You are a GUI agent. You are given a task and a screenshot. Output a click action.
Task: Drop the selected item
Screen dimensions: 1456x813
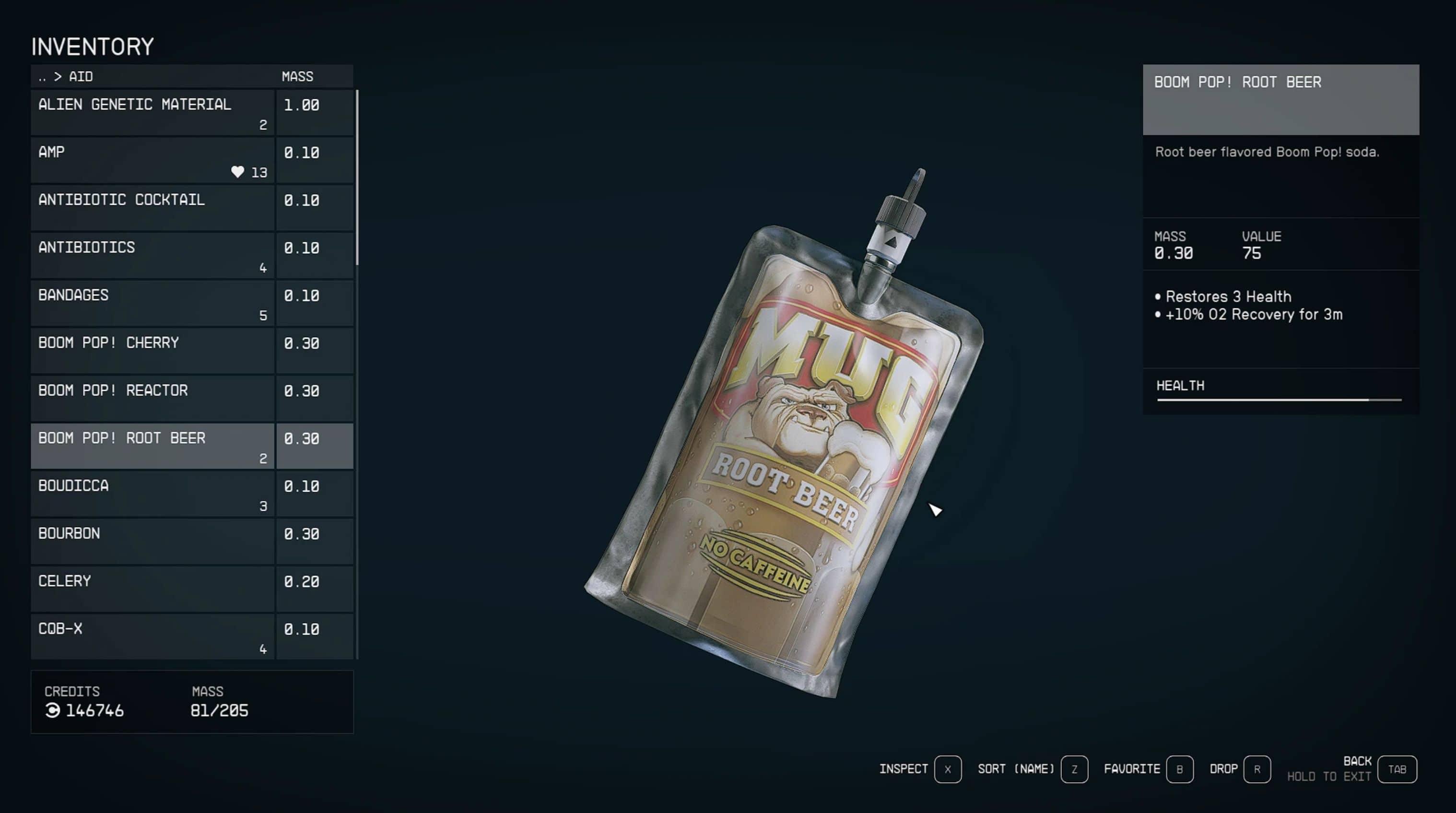point(1256,769)
